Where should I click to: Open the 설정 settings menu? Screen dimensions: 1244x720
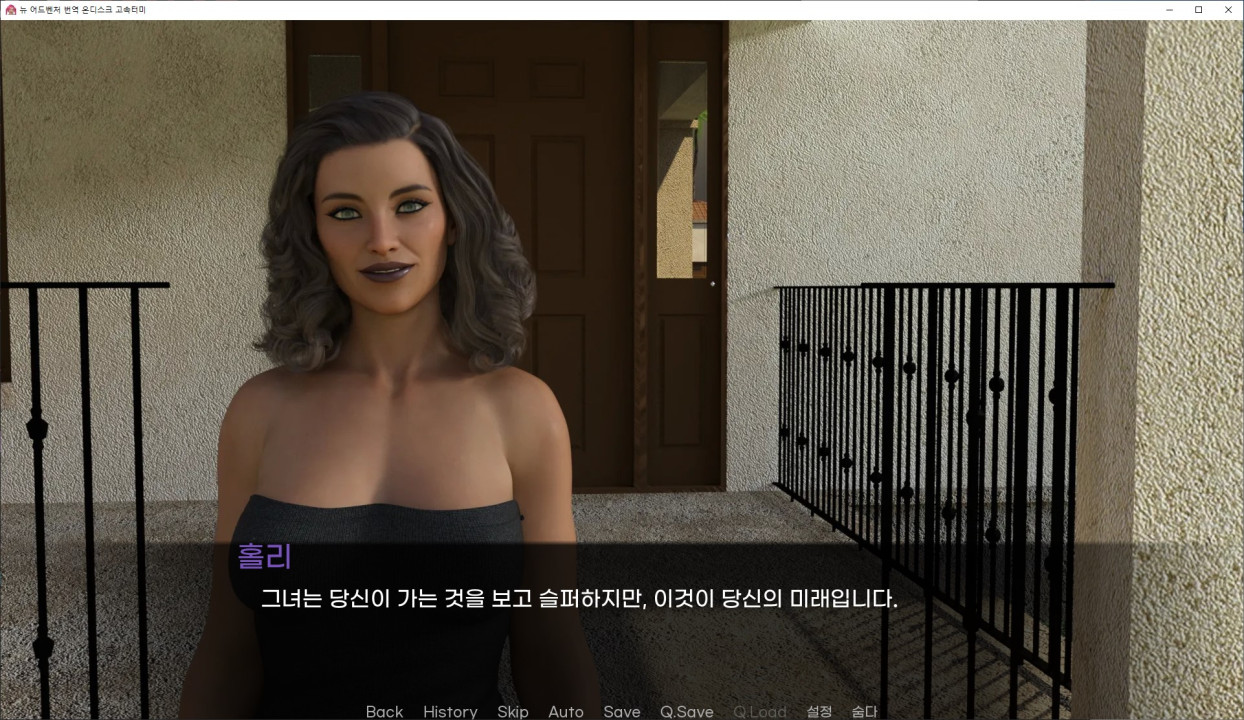pos(819,711)
